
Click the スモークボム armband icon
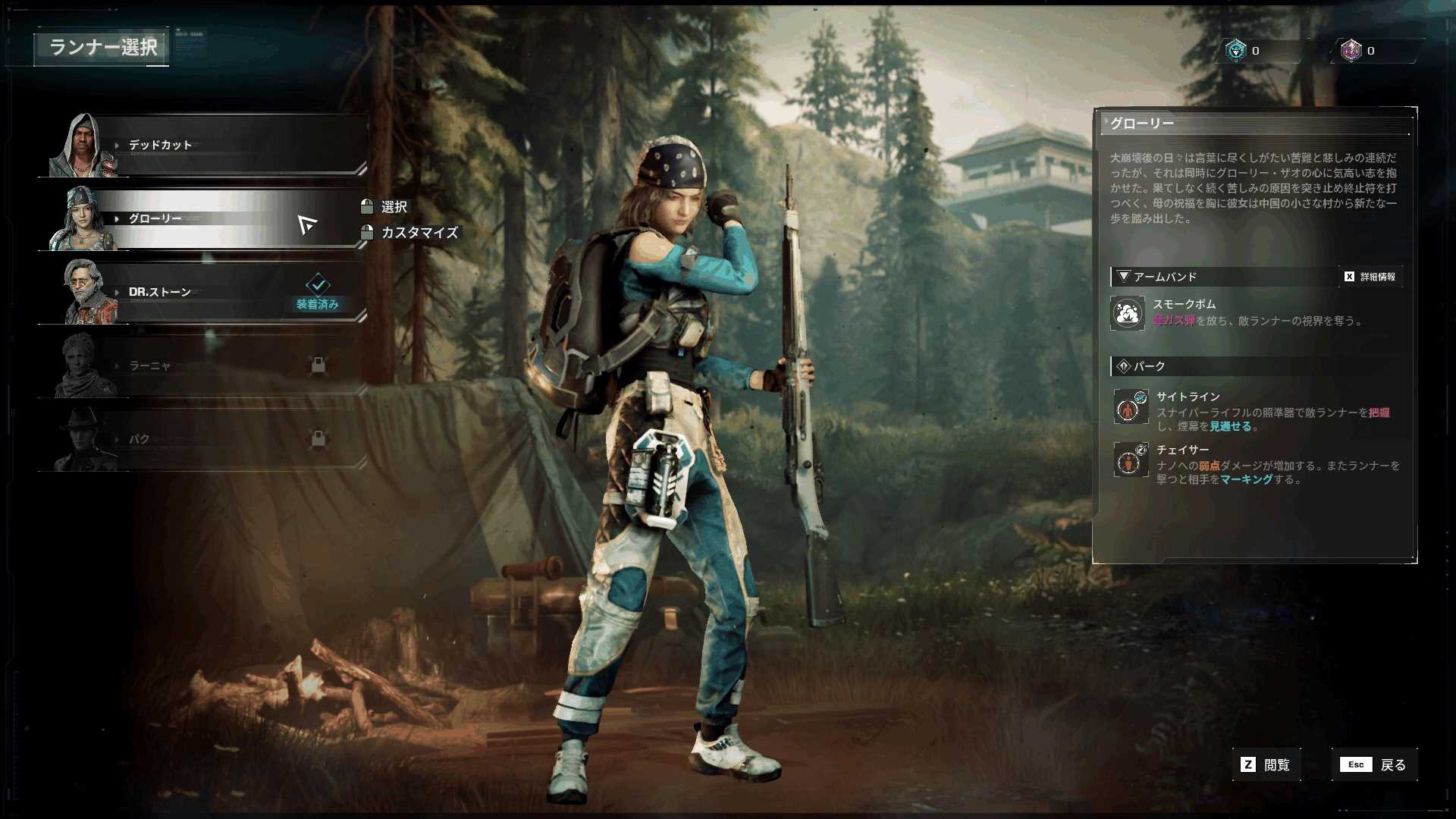1128,313
